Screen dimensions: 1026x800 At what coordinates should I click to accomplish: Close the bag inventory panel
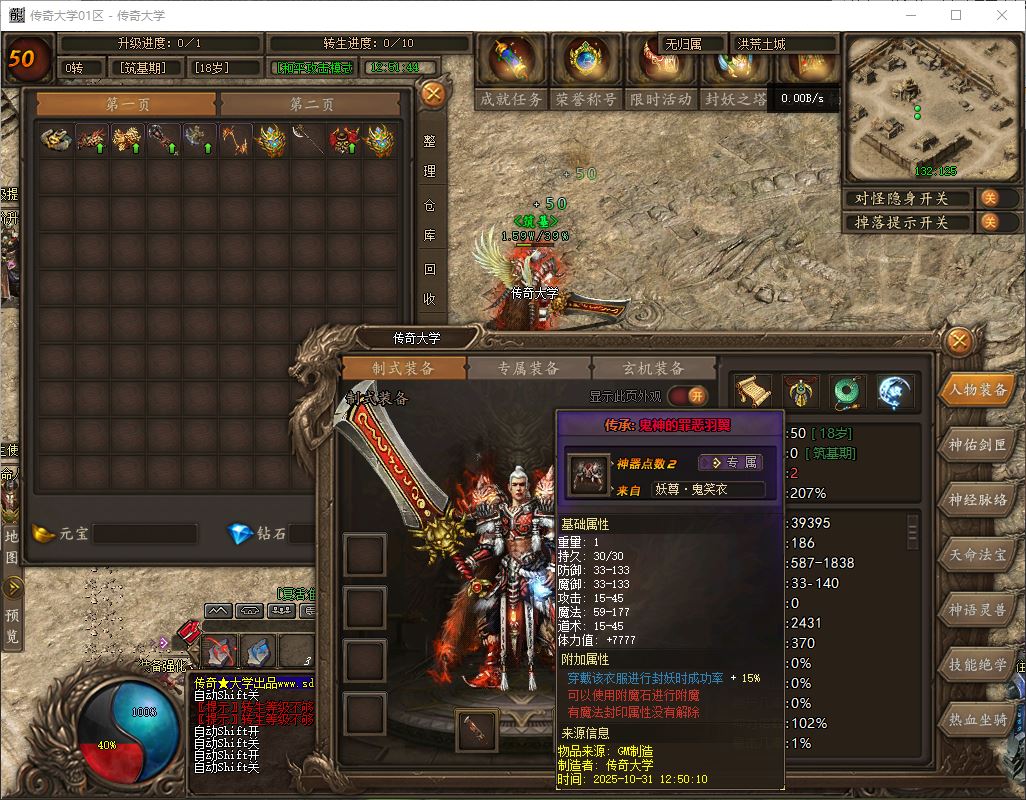click(433, 95)
